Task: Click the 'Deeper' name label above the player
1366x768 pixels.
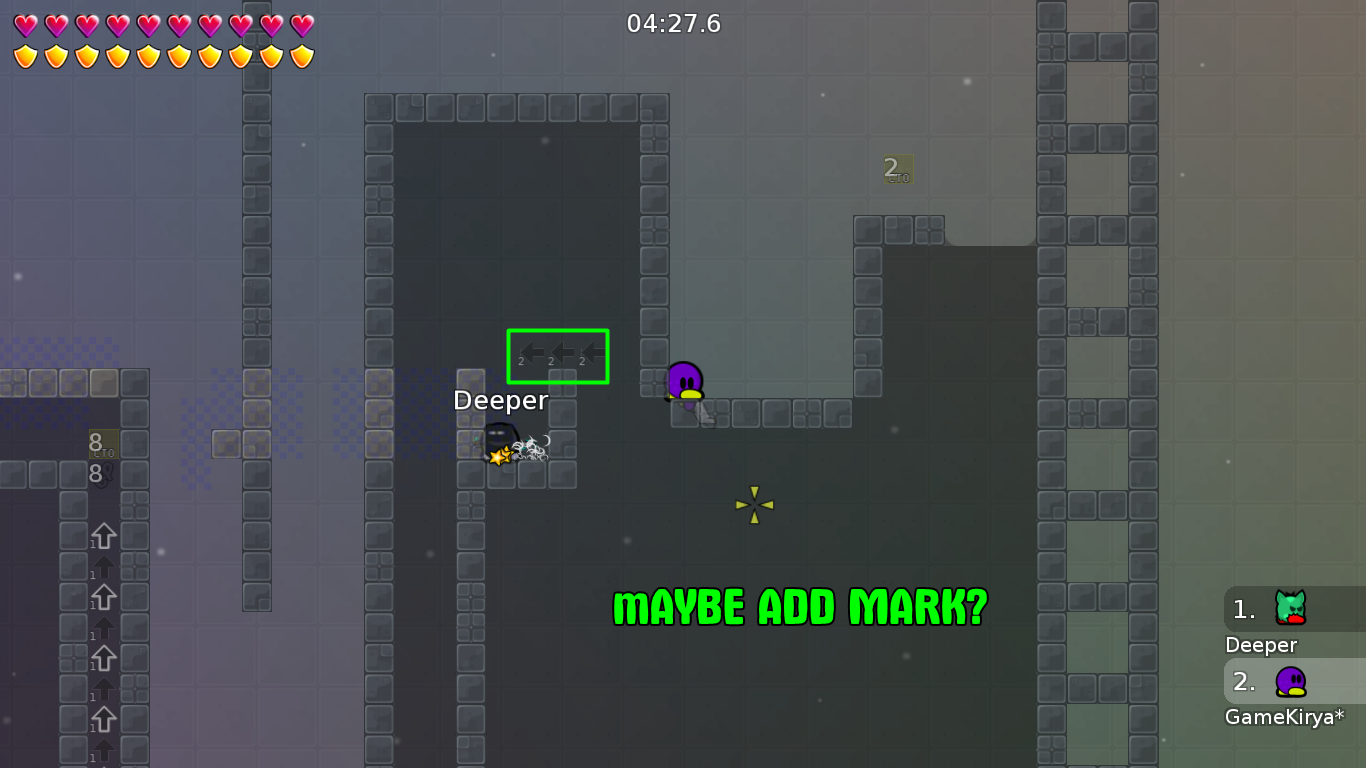Action: [x=500, y=400]
